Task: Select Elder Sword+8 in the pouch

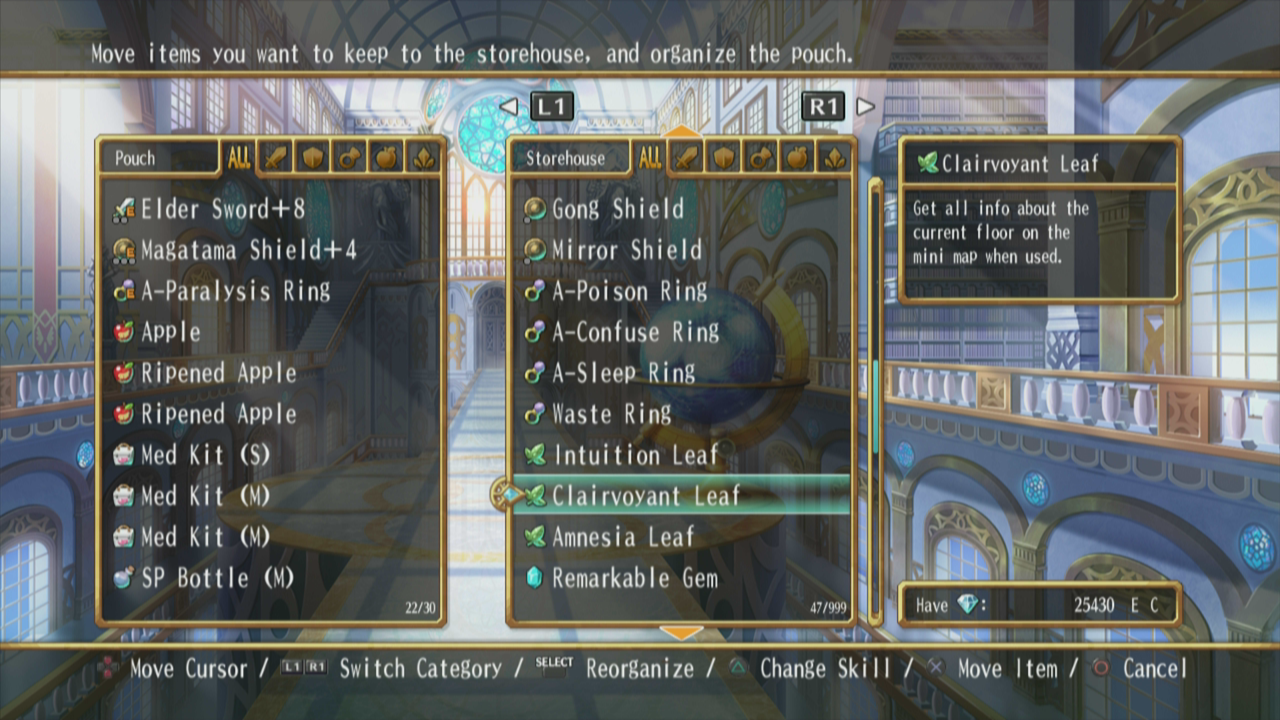Action: tap(222, 209)
